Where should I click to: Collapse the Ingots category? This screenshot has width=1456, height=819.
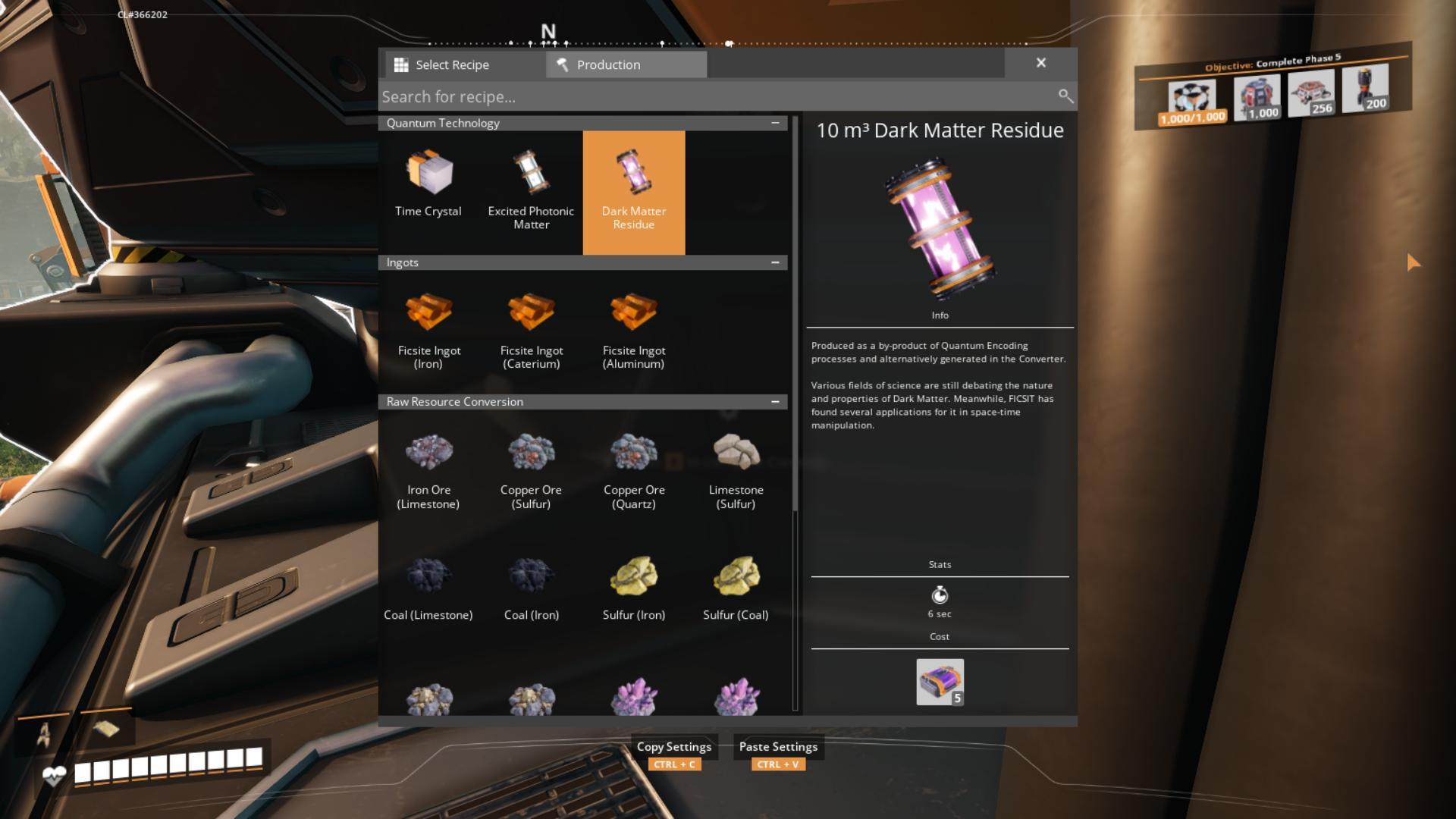click(775, 262)
